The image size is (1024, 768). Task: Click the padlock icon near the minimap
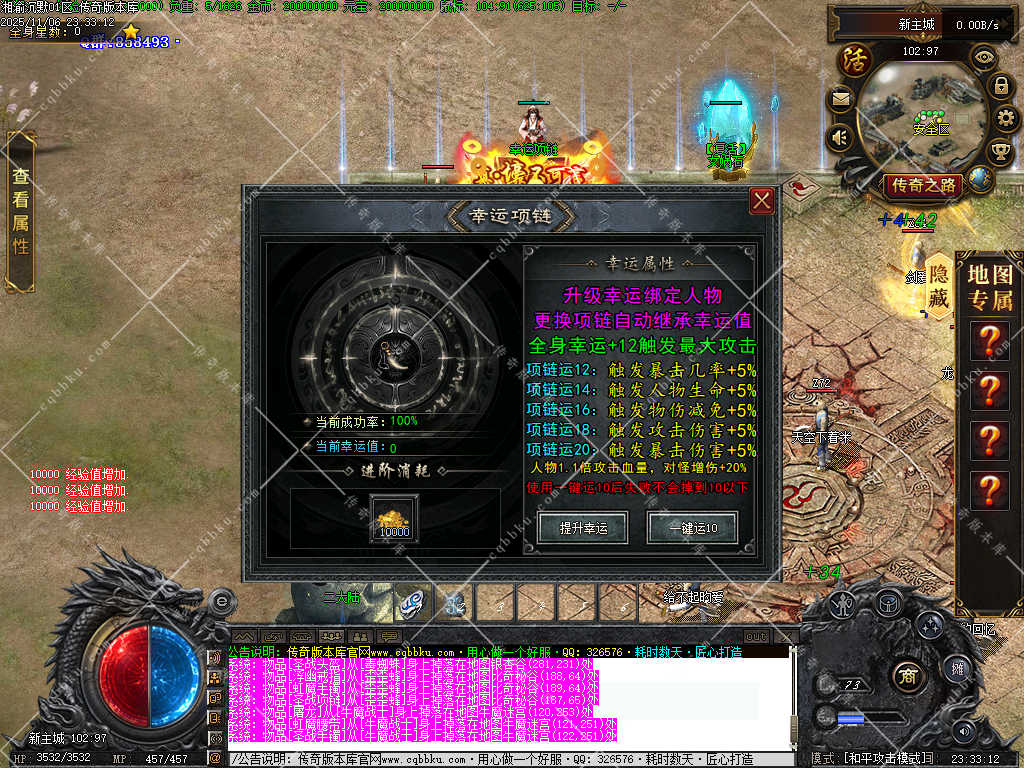click(1000, 87)
